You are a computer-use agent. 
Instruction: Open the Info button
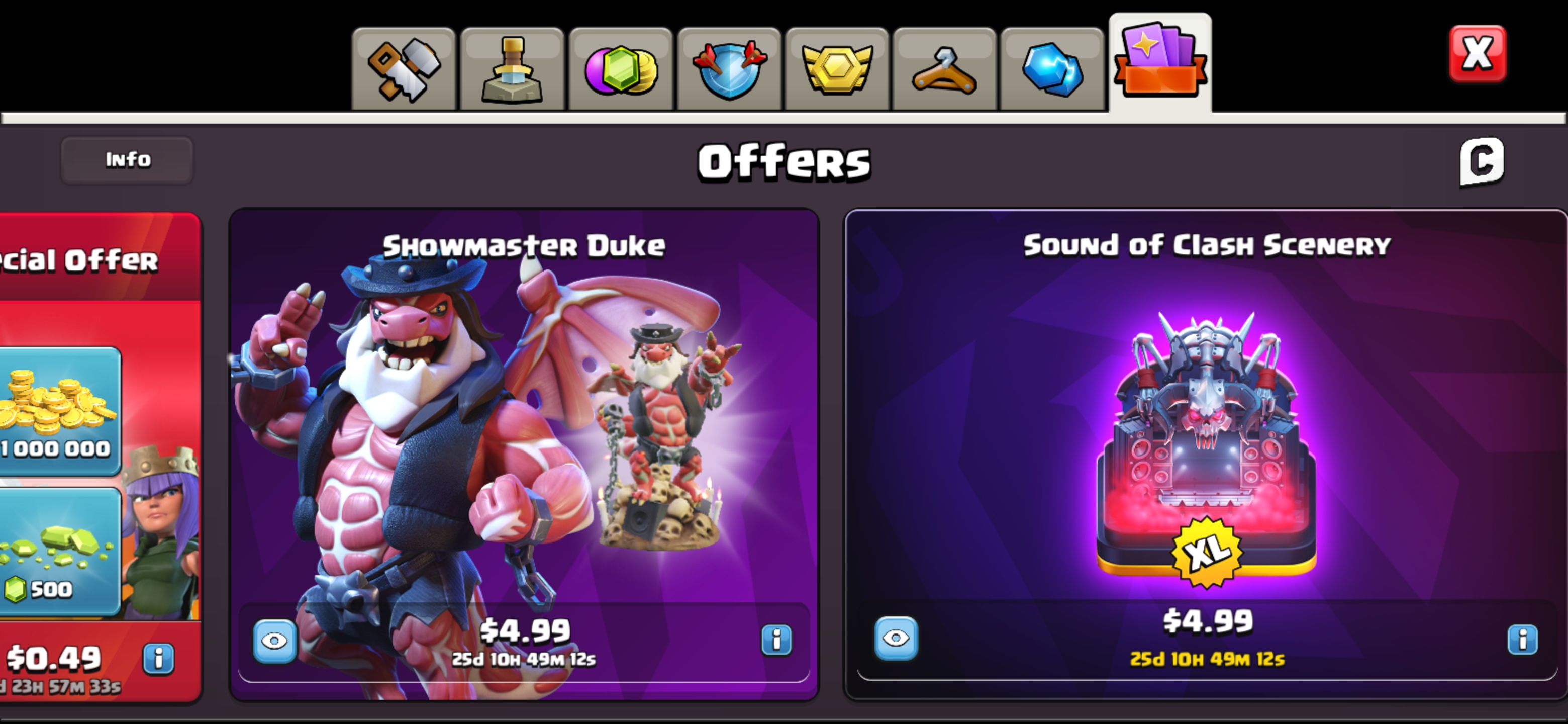click(127, 160)
